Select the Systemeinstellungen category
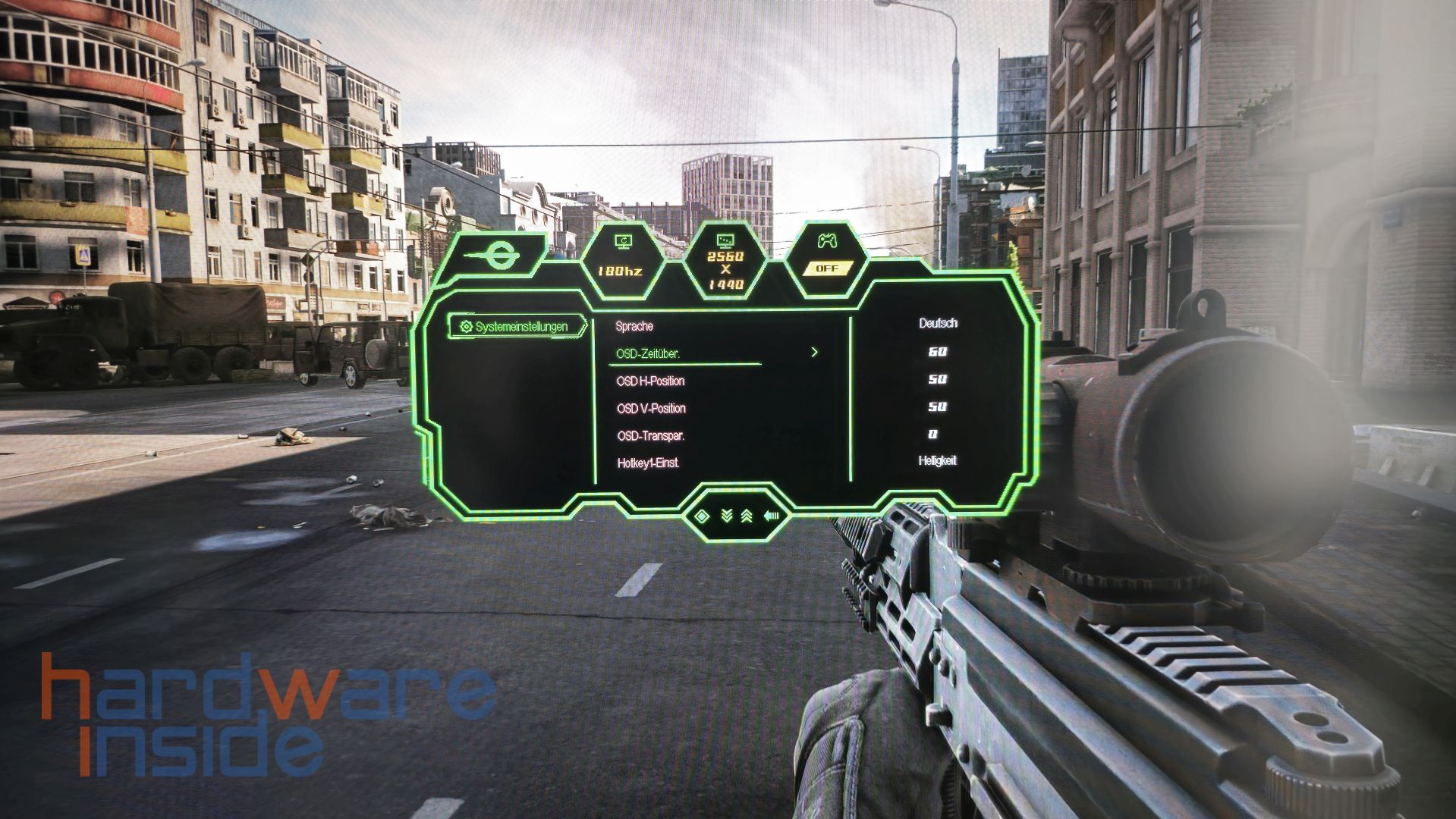Screen dimensions: 1456x819 click(515, 327)
